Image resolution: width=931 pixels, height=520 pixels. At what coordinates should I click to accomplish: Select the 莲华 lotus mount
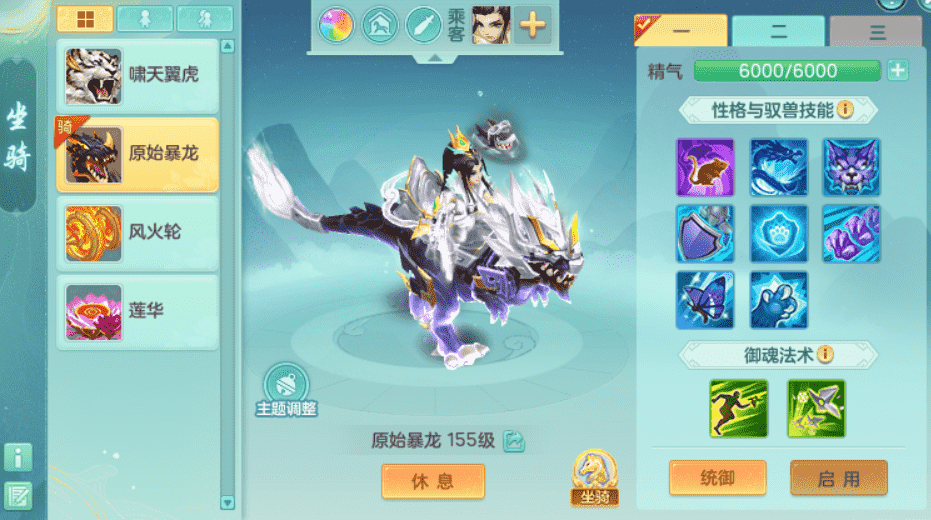pyautogui.click(x=137, y=311)
